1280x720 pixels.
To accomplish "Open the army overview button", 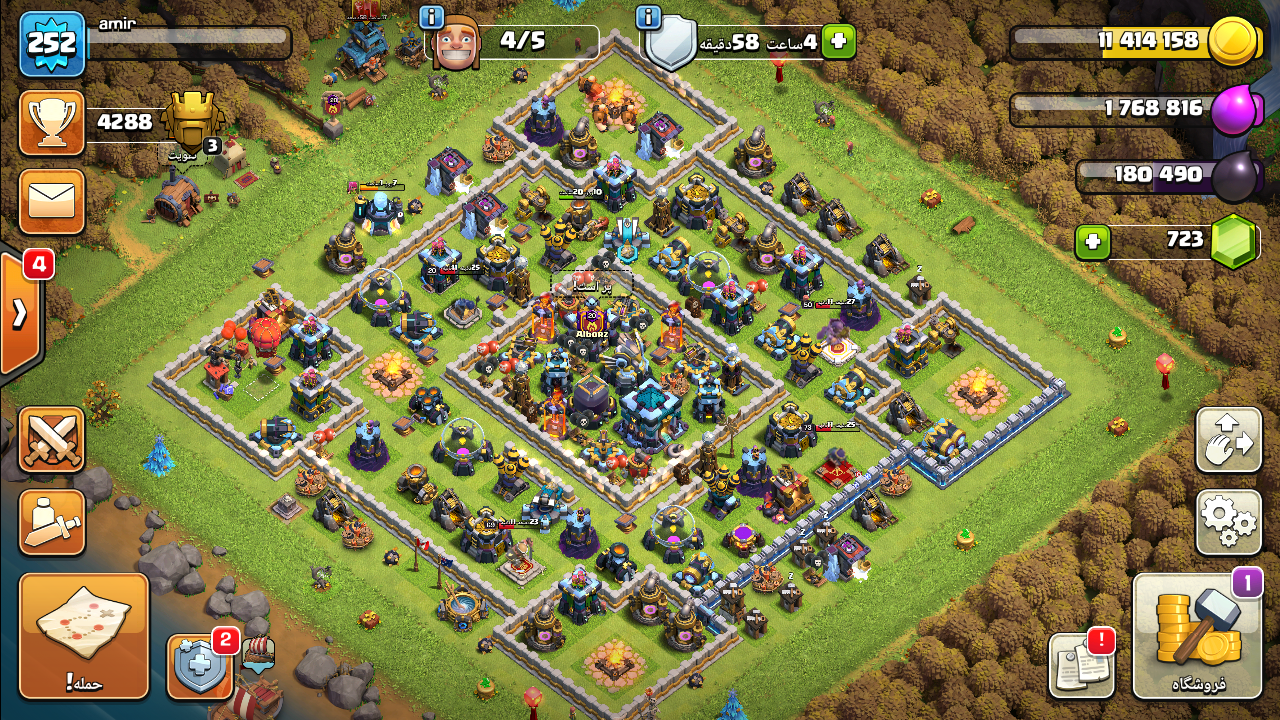I will tap(52, 521).
